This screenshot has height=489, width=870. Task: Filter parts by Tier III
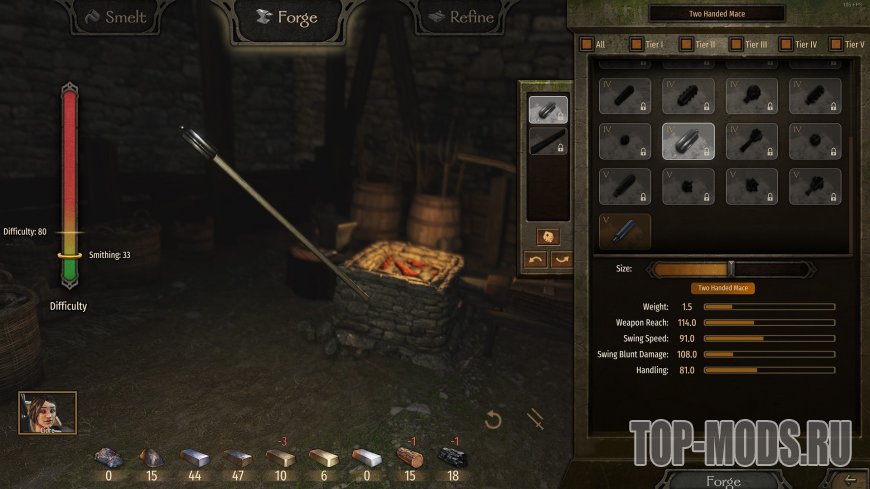(735, 44)
